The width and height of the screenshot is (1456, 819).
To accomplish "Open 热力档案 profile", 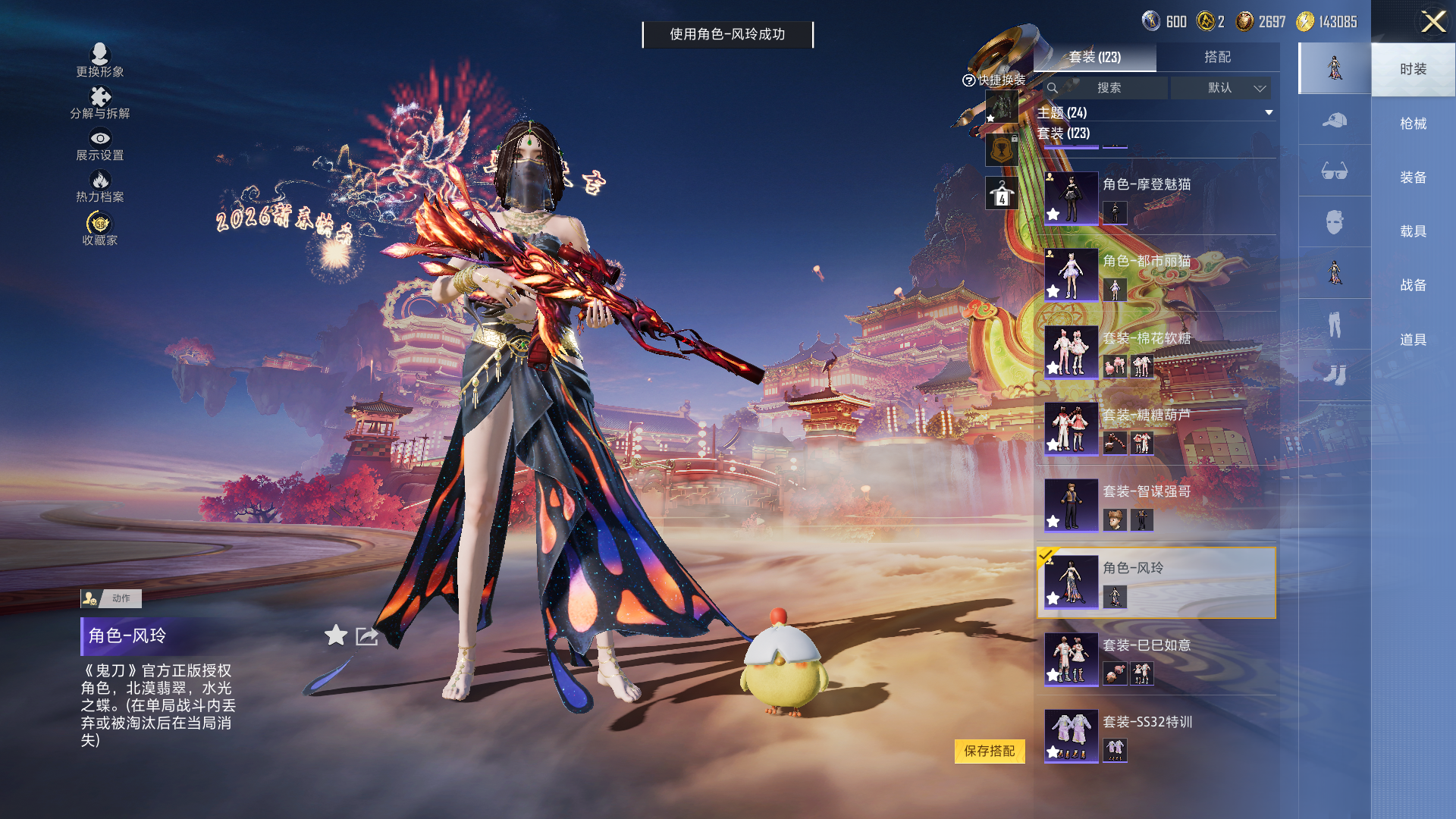I will tap(100, 186).
